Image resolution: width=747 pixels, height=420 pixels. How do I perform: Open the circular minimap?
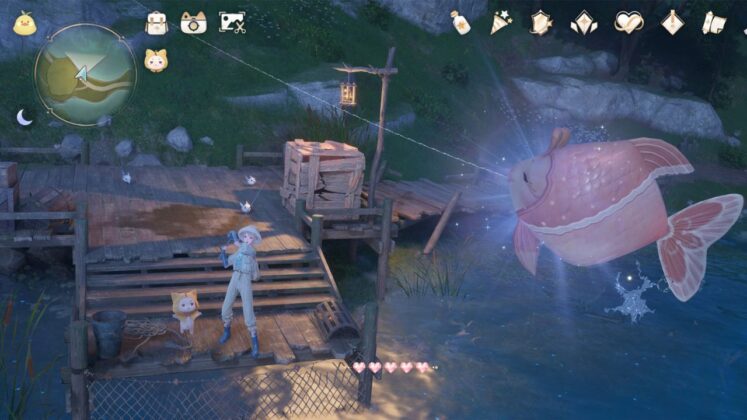84,75
